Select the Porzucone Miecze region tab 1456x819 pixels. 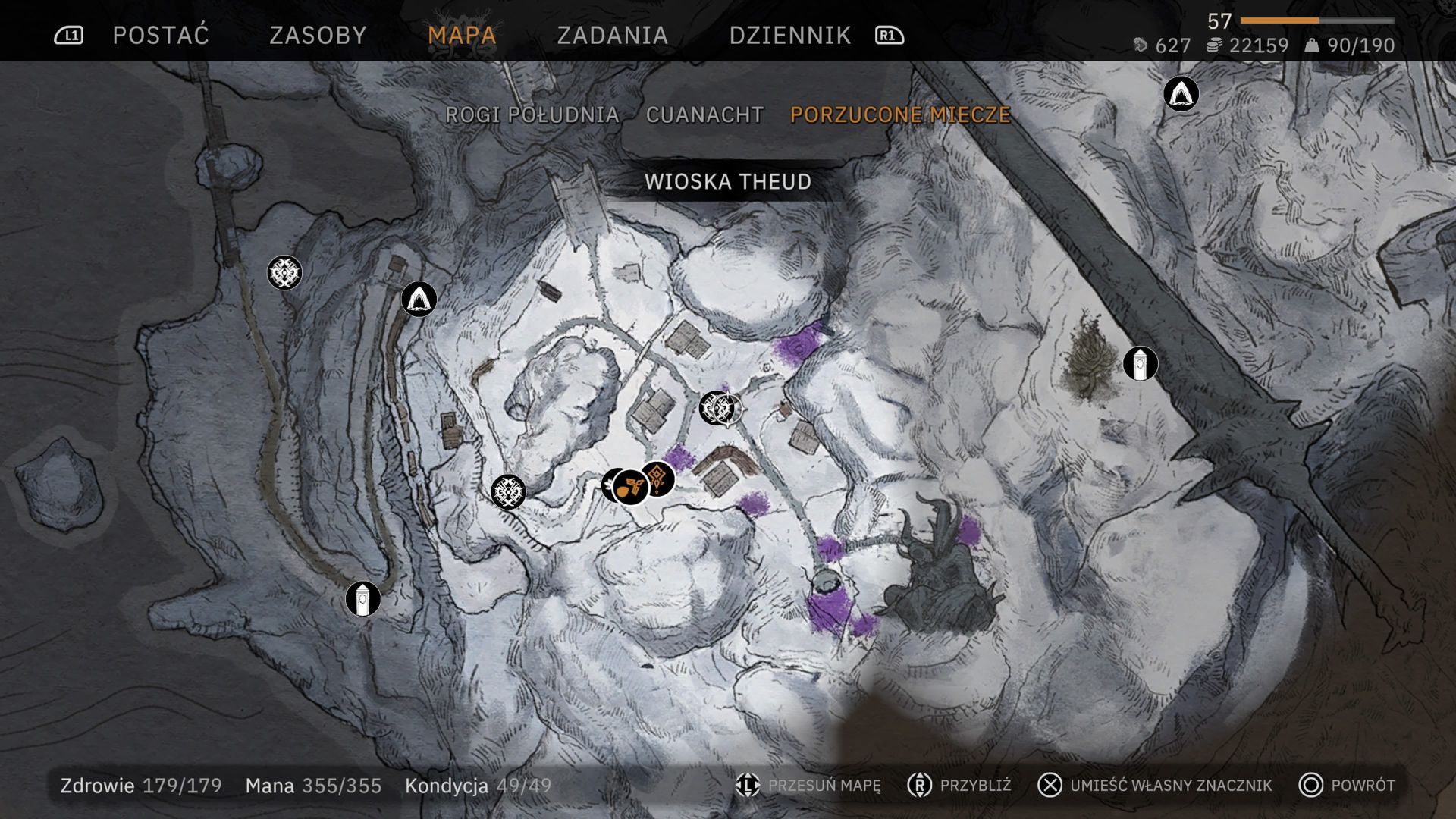click(x=900, y=115)
